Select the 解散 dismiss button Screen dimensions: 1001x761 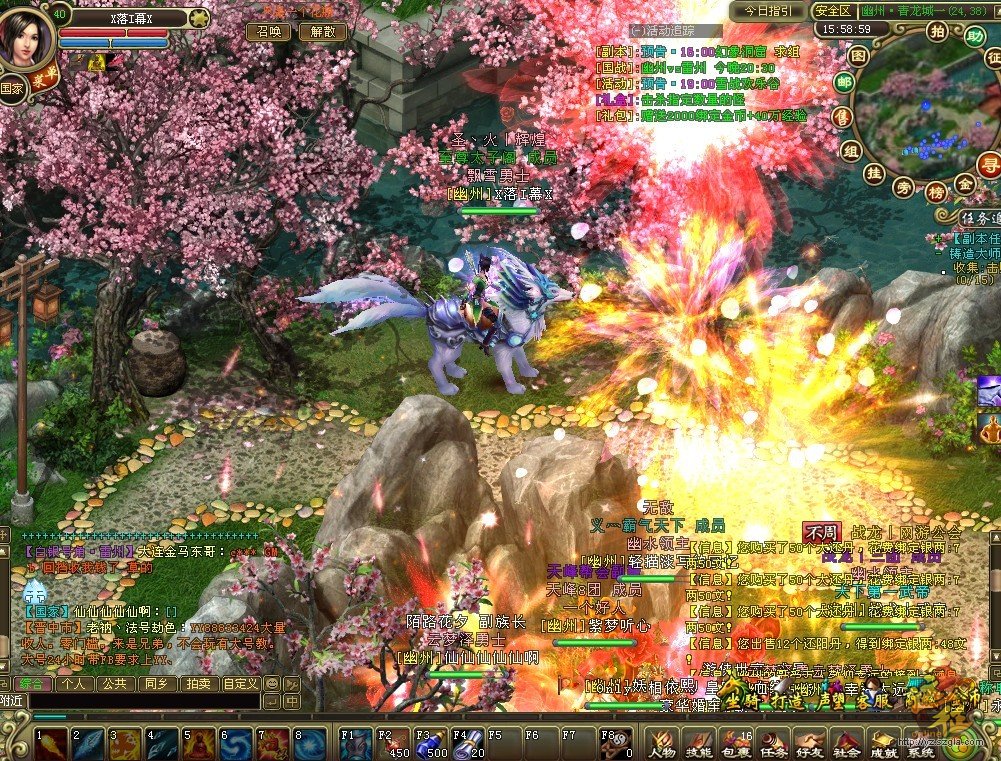tap(322, 32)
